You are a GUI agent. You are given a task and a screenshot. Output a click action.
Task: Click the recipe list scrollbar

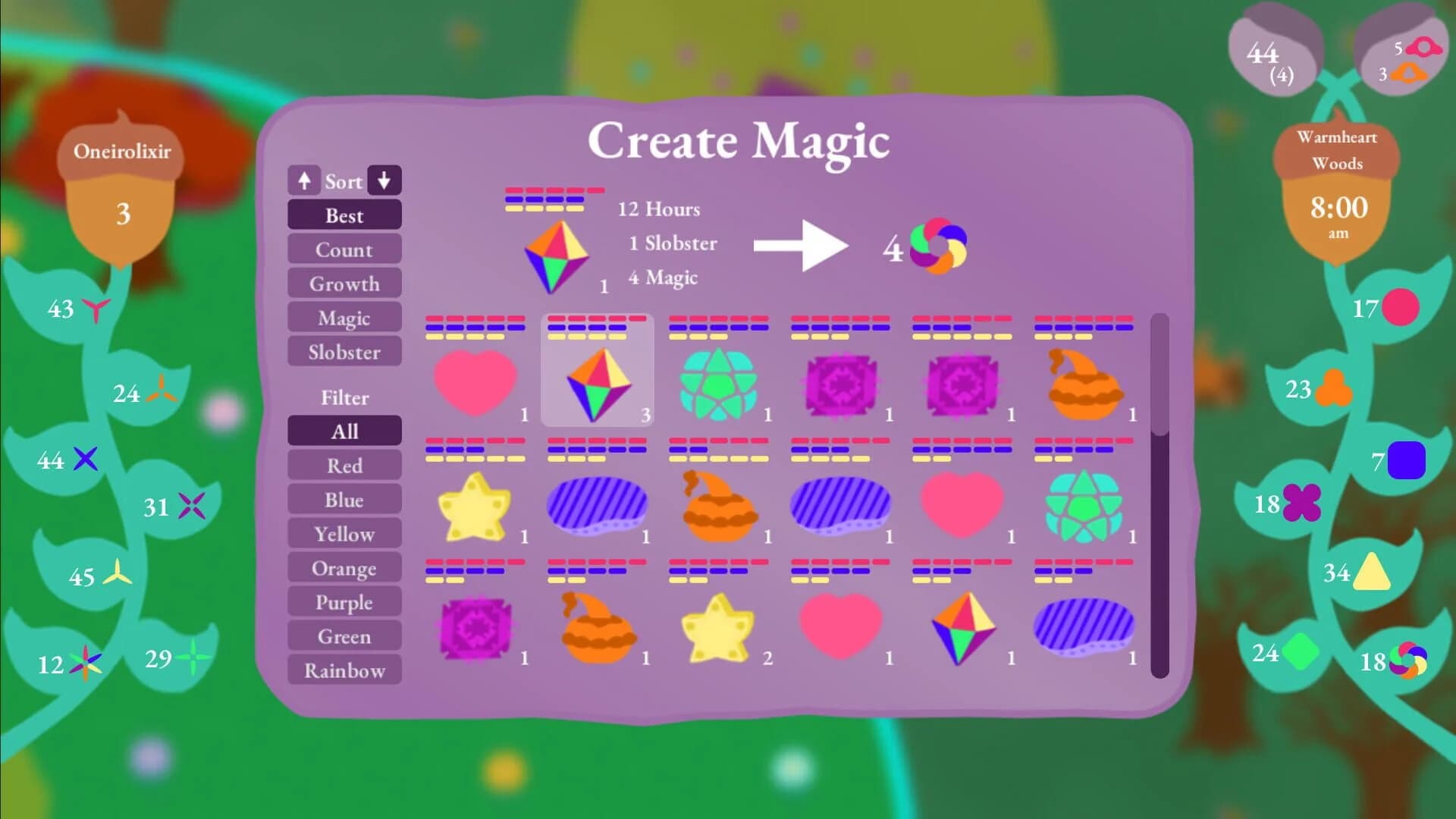[1159, 493]
